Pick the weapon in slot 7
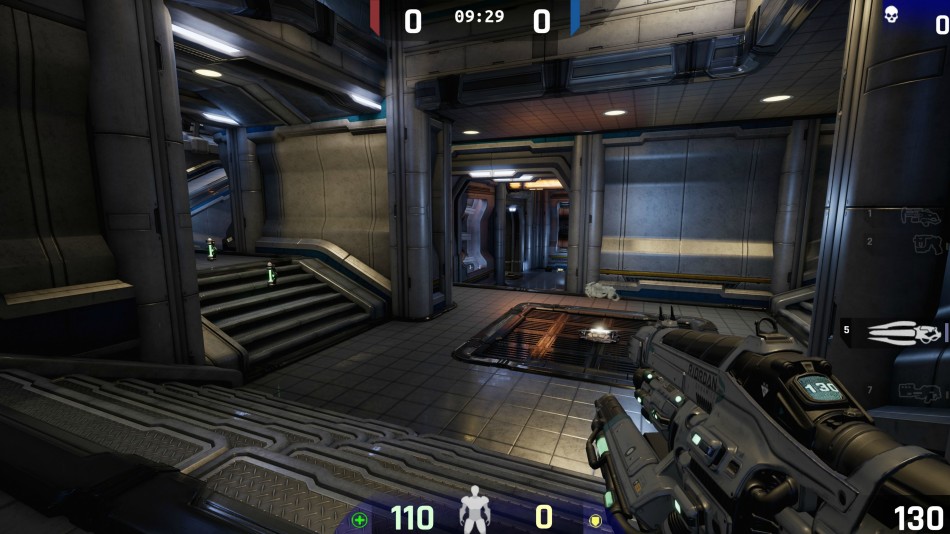 pos(921,391)
